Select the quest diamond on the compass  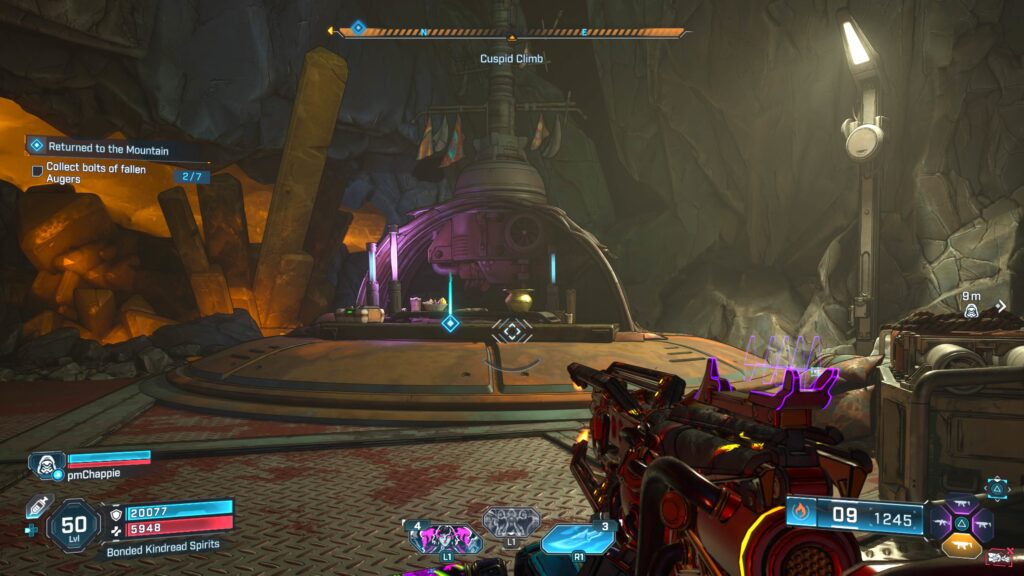358,28
